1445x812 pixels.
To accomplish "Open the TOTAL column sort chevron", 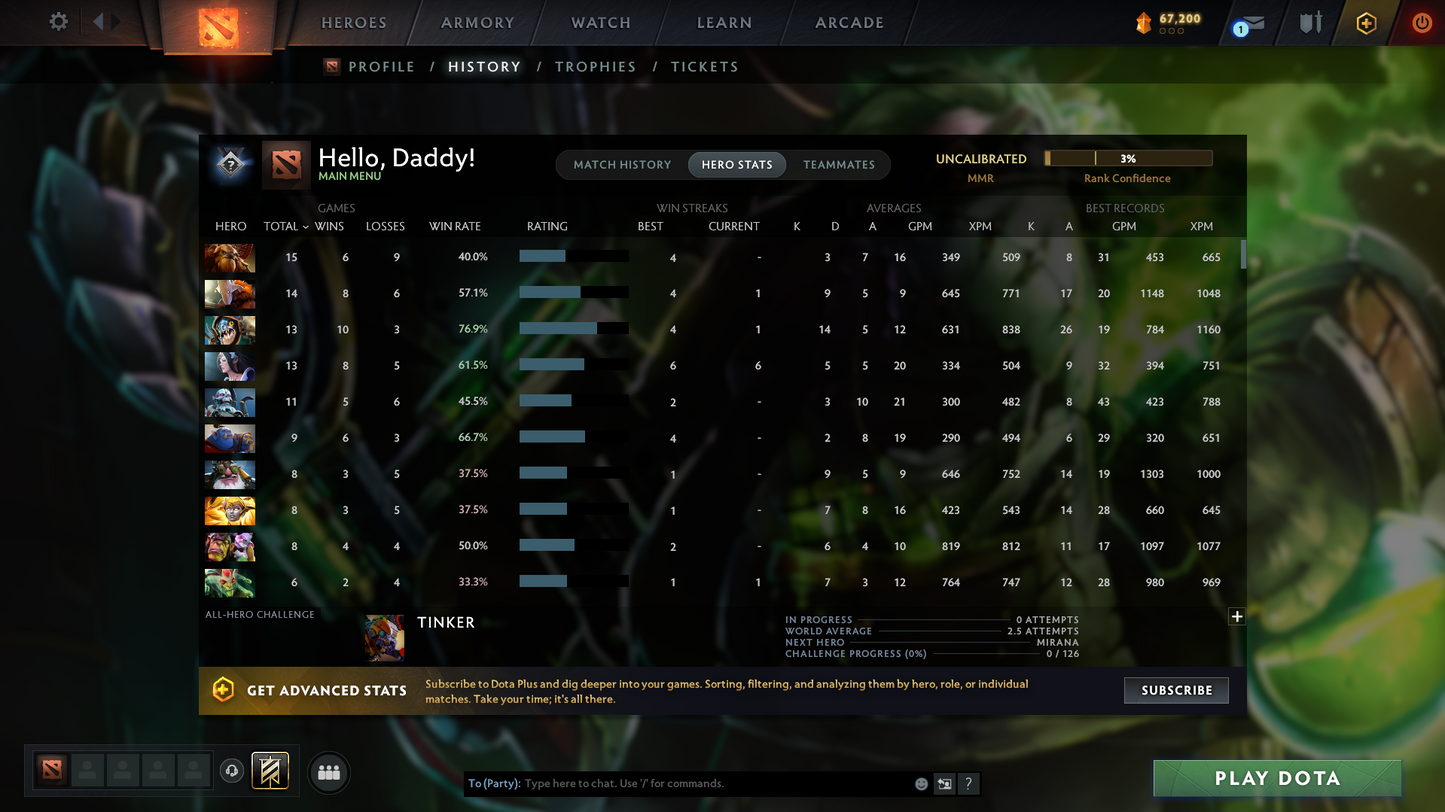I will click(305, 226).
